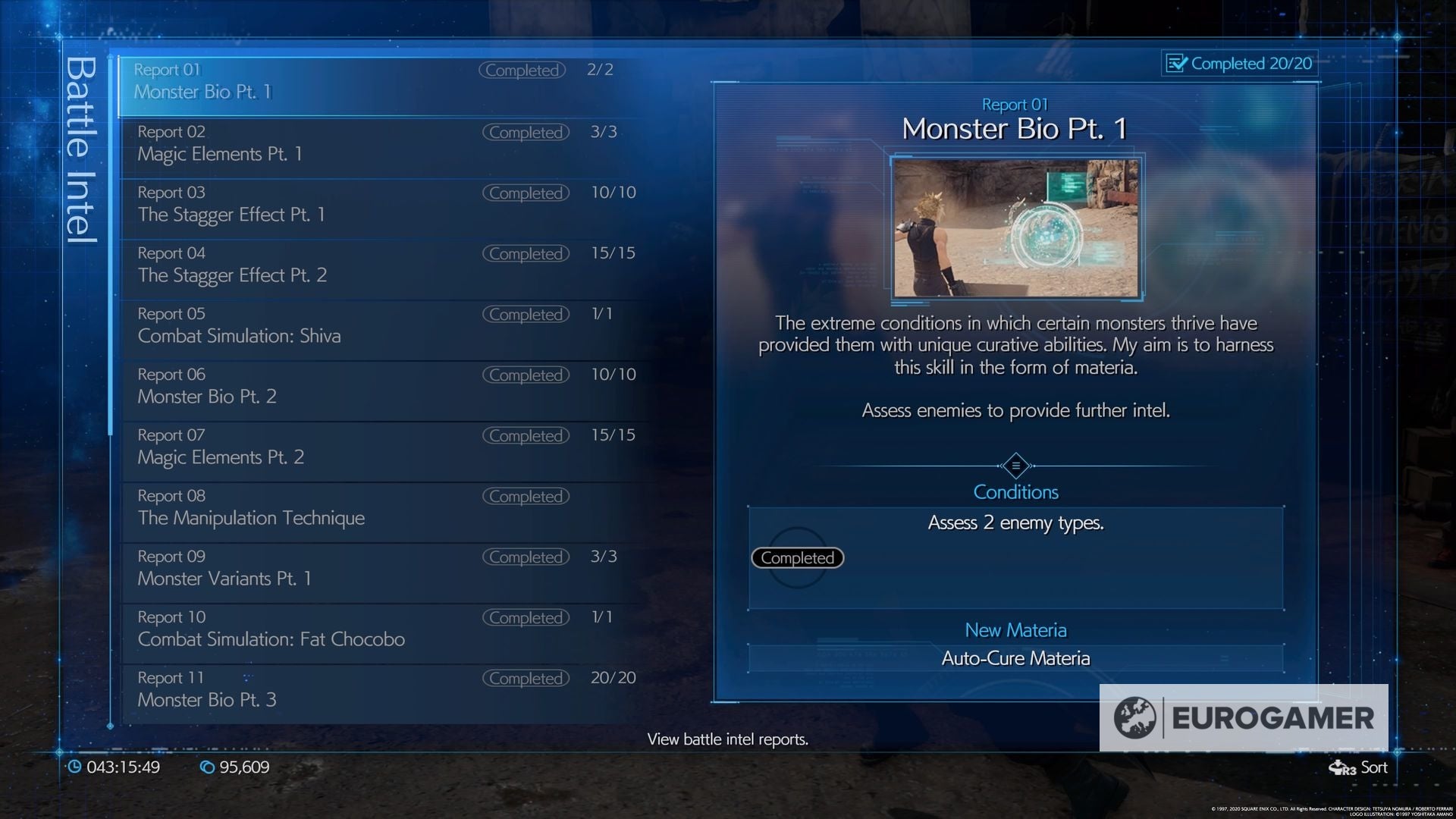
Task: Click the Auto-Cure Materia reward entry
Action: (1015, 658)
